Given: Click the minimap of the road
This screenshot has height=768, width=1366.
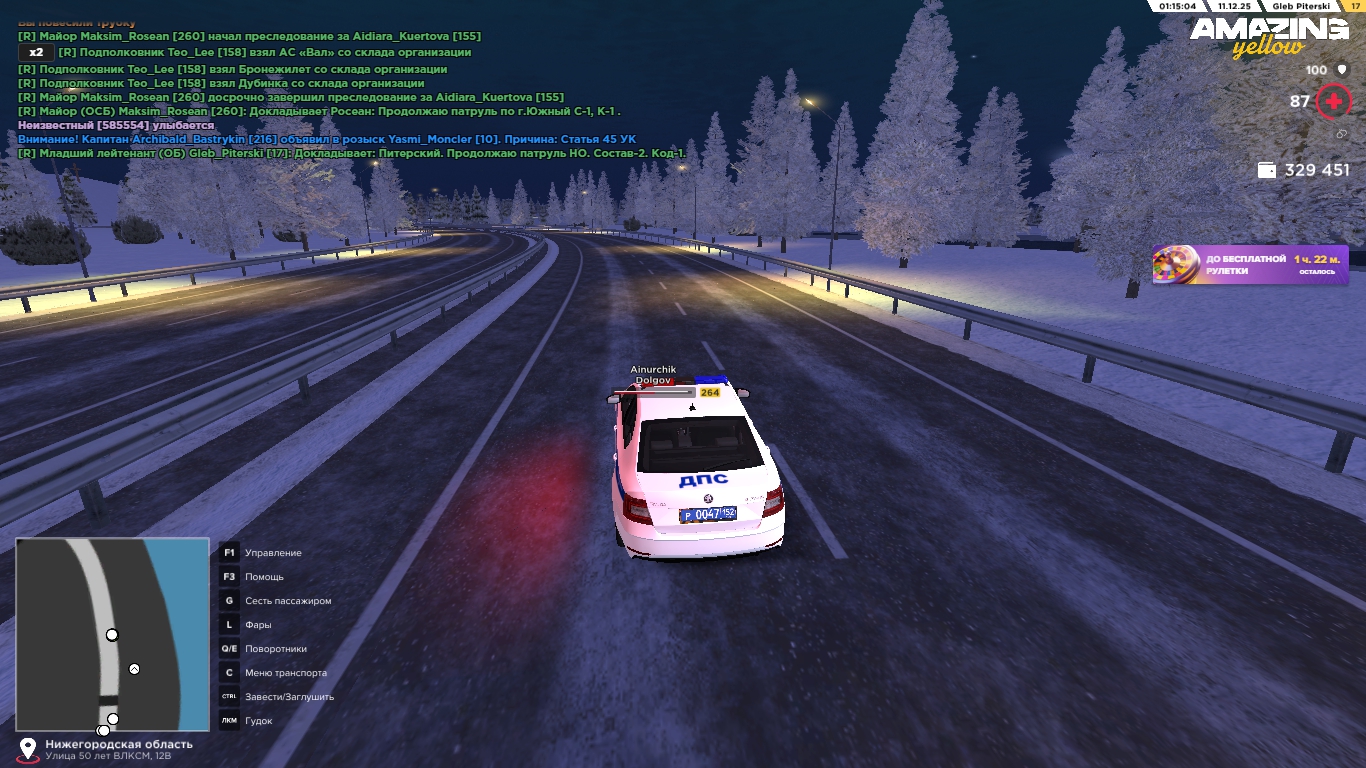Looking at the screenshot, I should click(x=112, y=634).
